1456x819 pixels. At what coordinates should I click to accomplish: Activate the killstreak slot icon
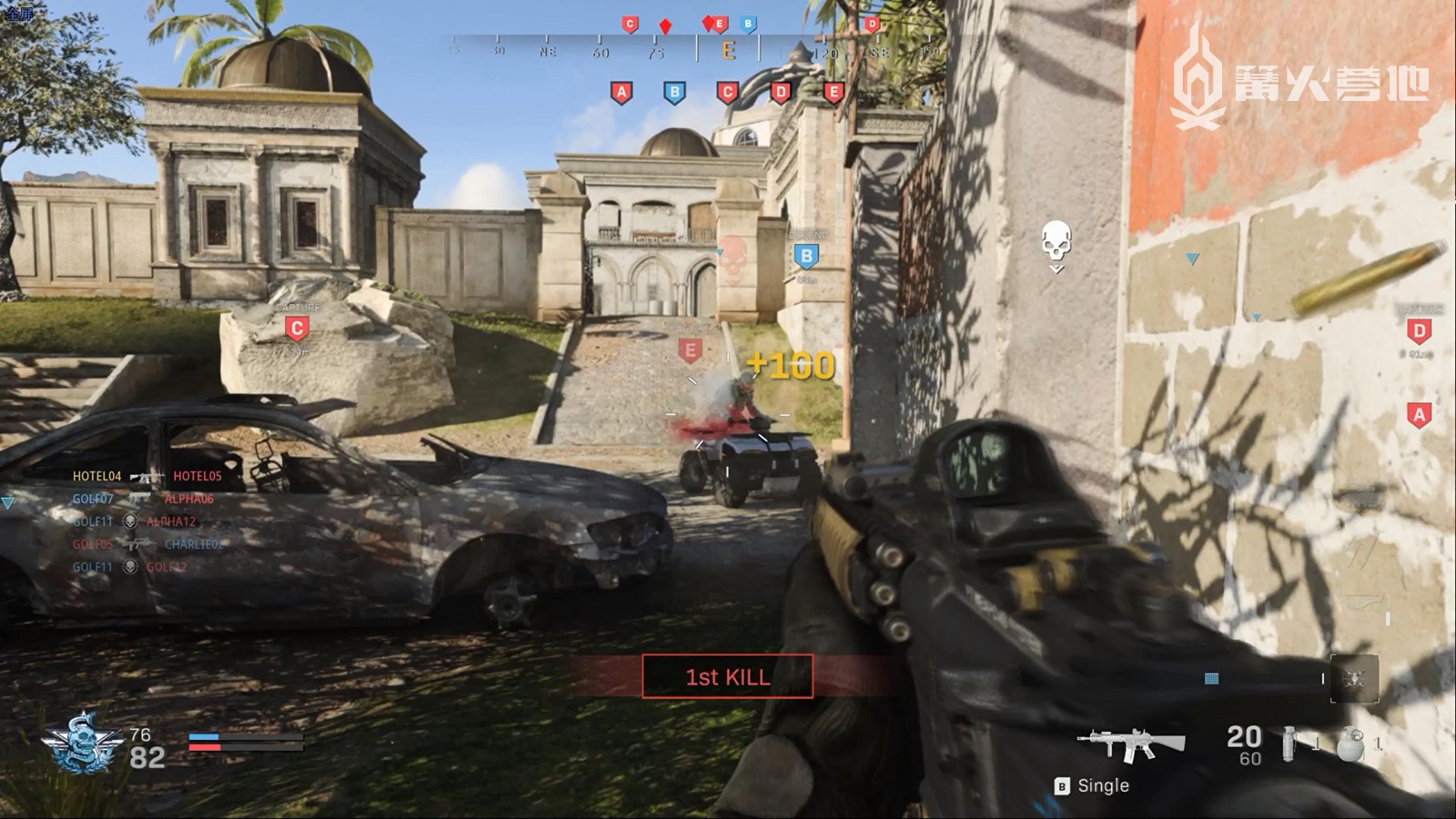(x=1354, y=679)
